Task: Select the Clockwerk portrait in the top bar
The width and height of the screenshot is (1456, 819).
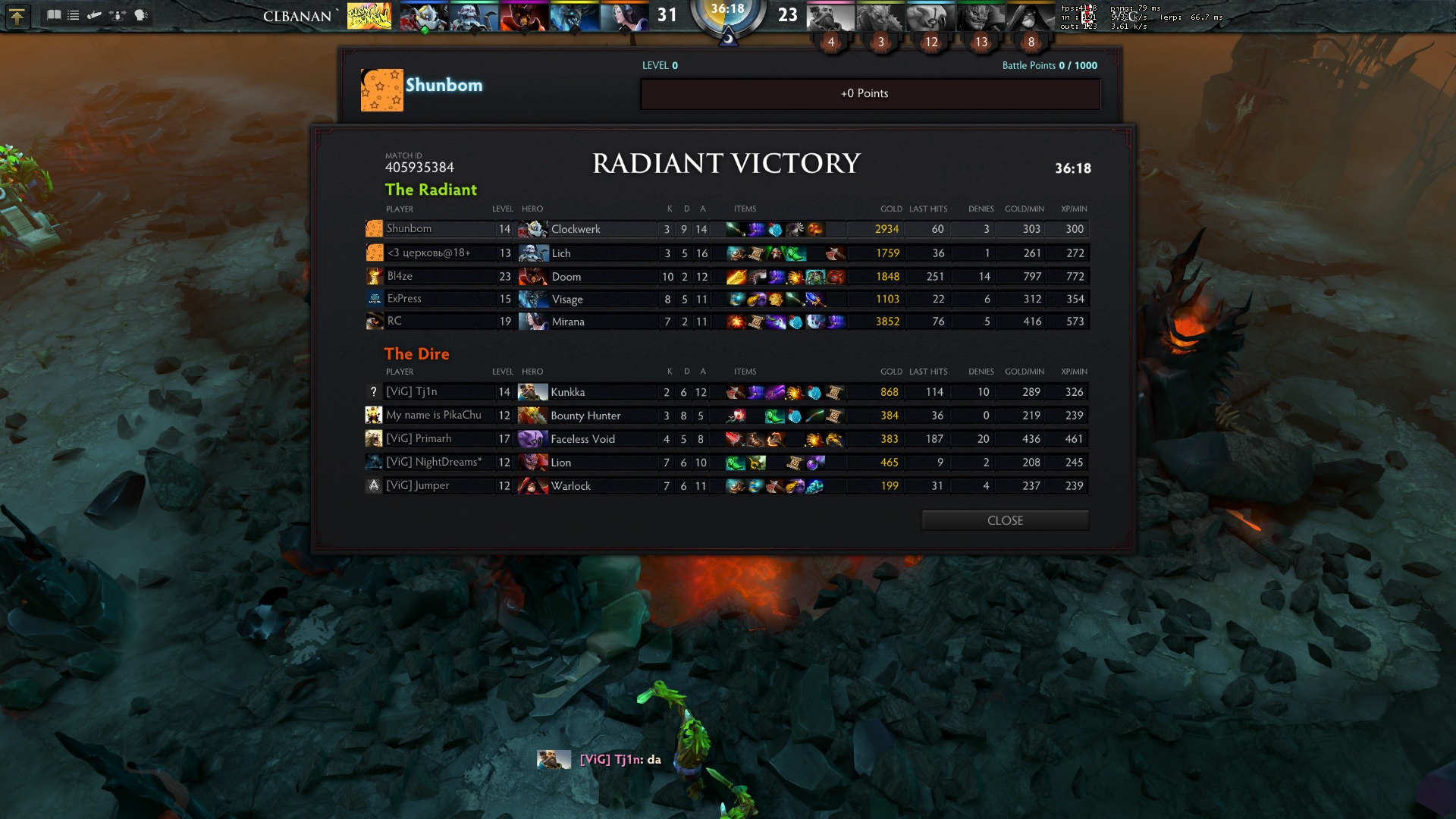Action: (423, 17)
